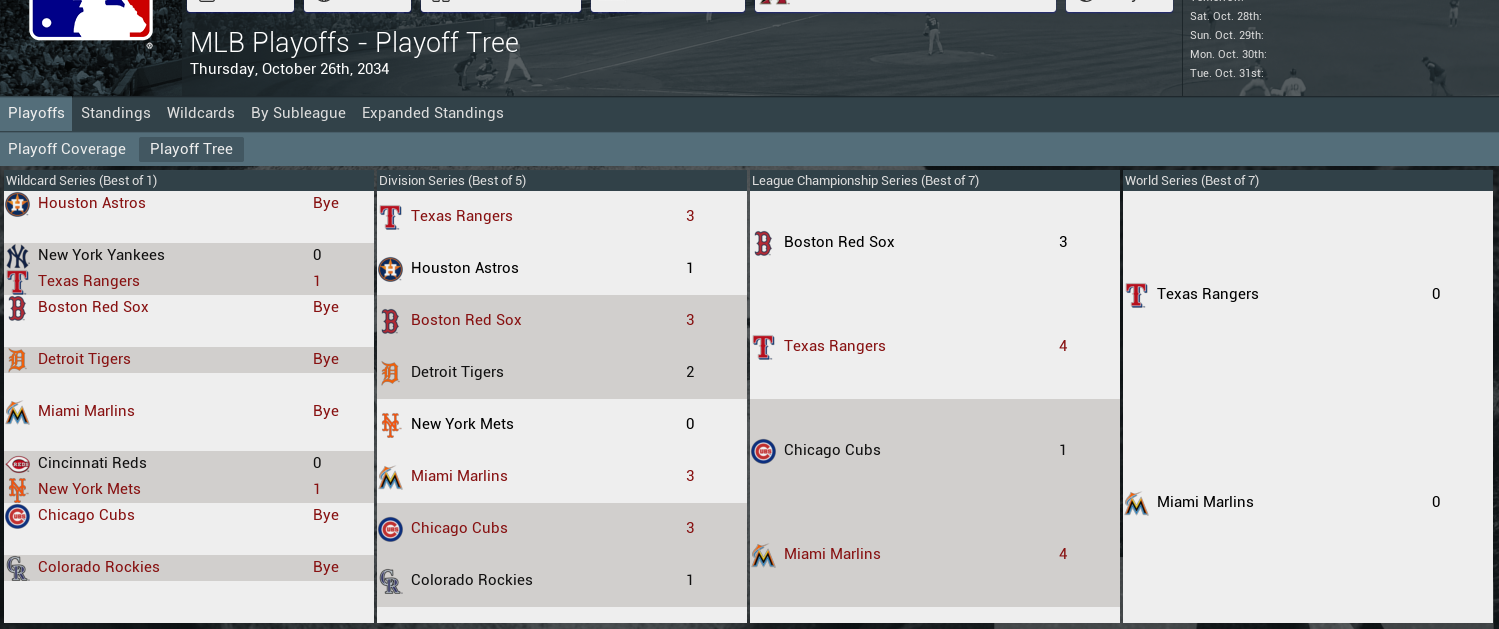Click the MLB logo

91,18
